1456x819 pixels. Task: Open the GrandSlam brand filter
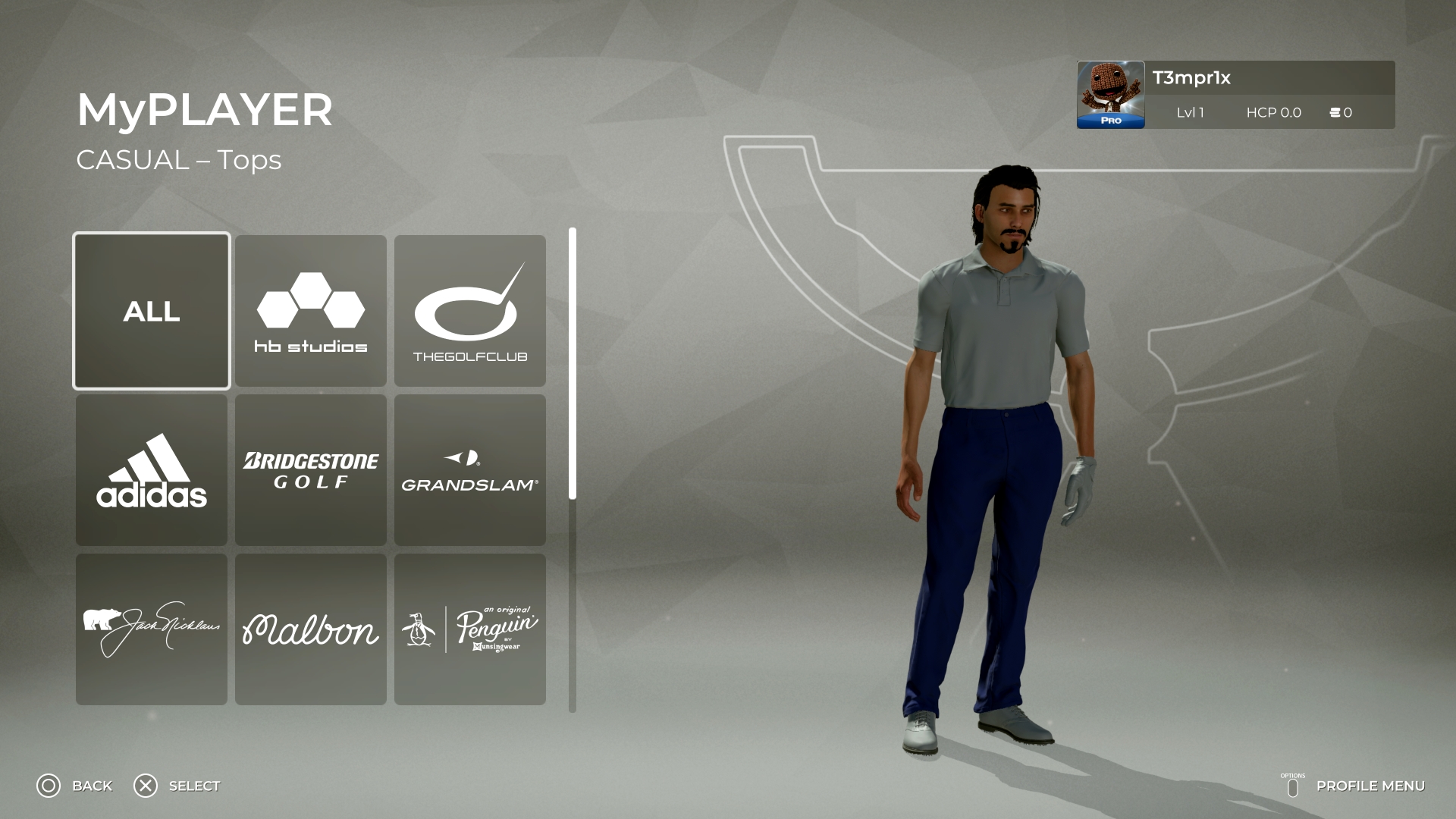tap(469, 469)
